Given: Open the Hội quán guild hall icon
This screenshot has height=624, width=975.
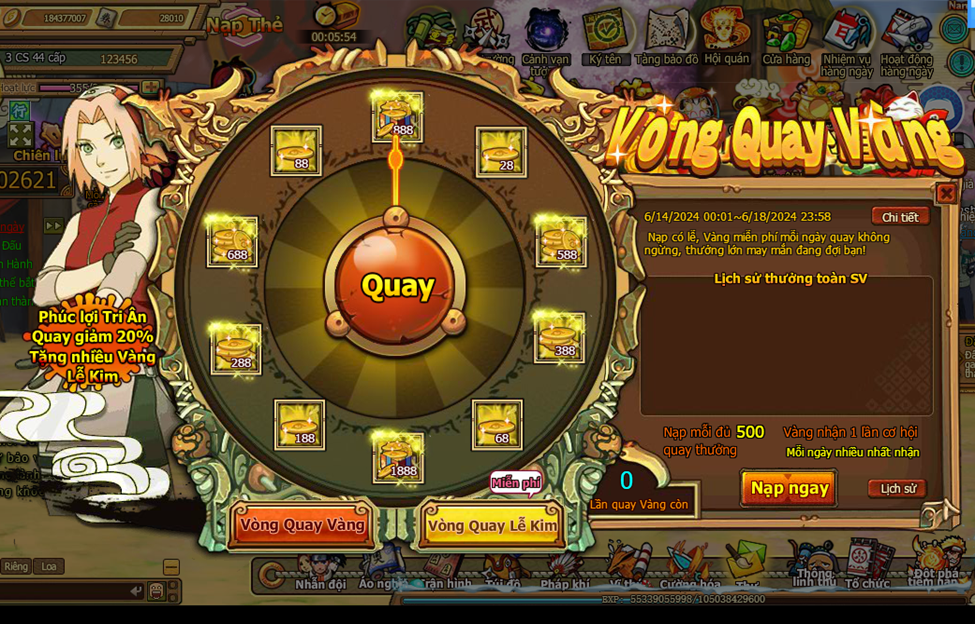Looking at the screenshot, I should pyautogui.click(x=726, y=38).
